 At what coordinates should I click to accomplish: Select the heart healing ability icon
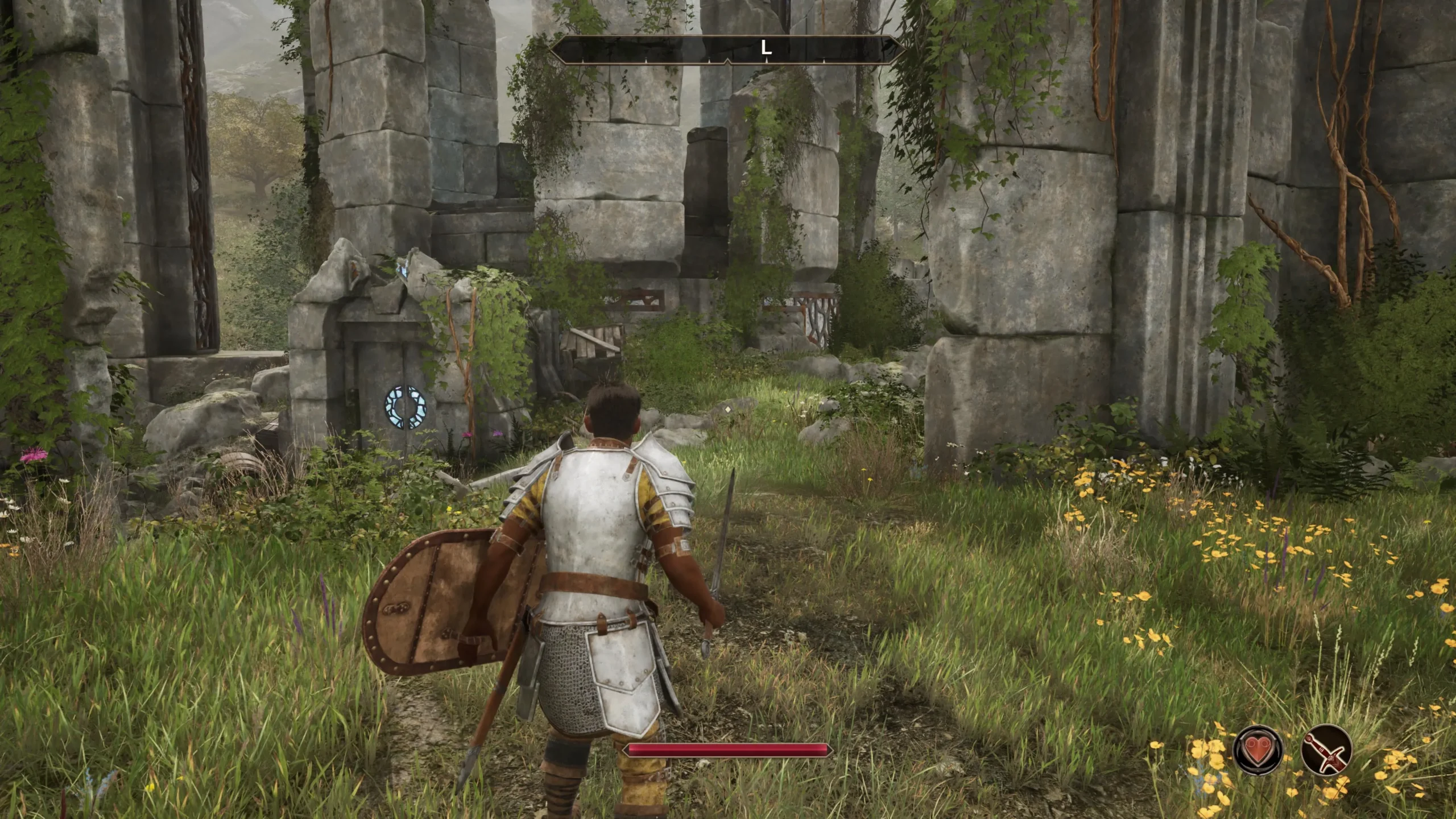pos(1258,750)
